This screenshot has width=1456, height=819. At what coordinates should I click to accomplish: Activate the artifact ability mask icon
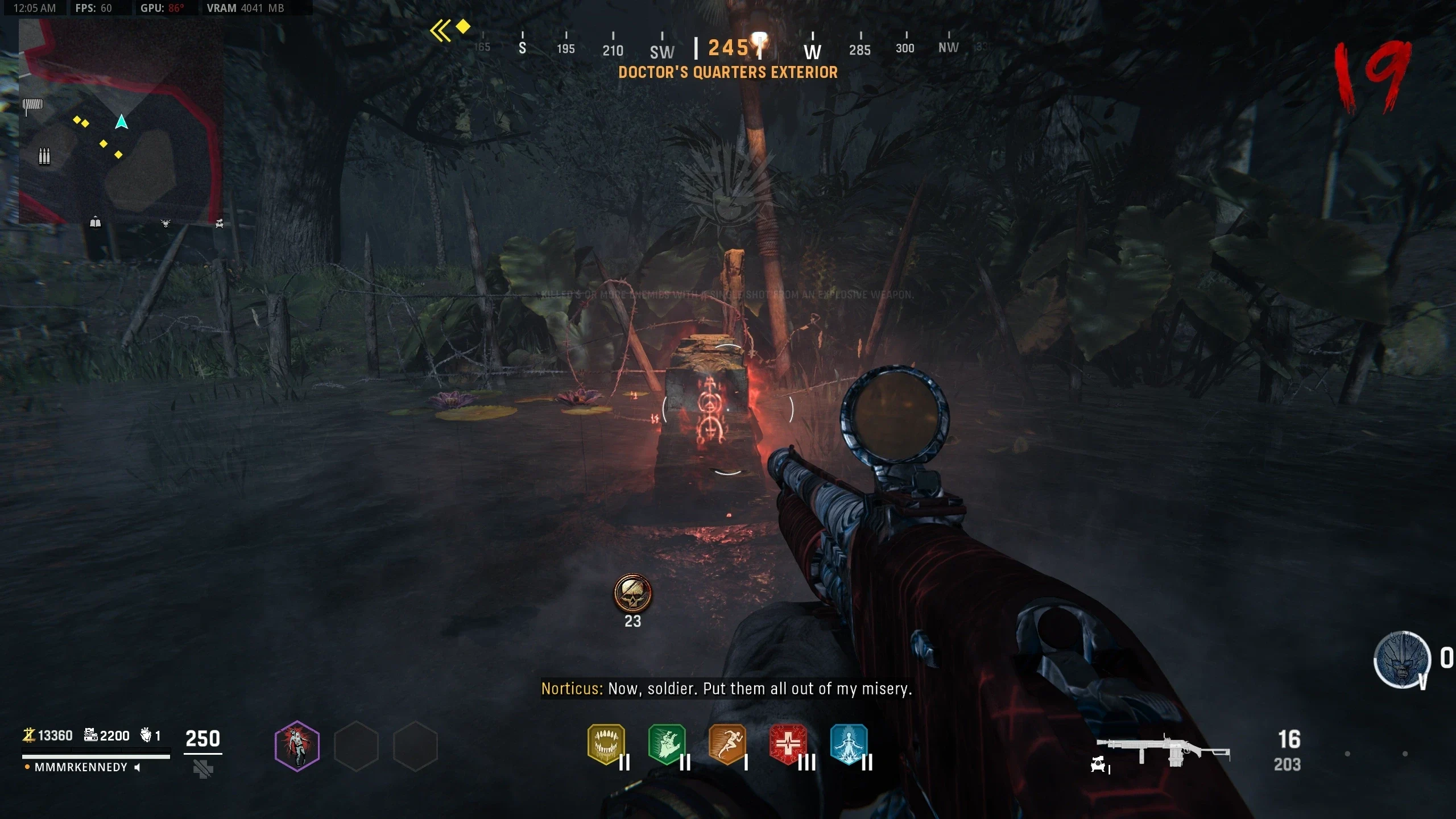(1402, 660)
